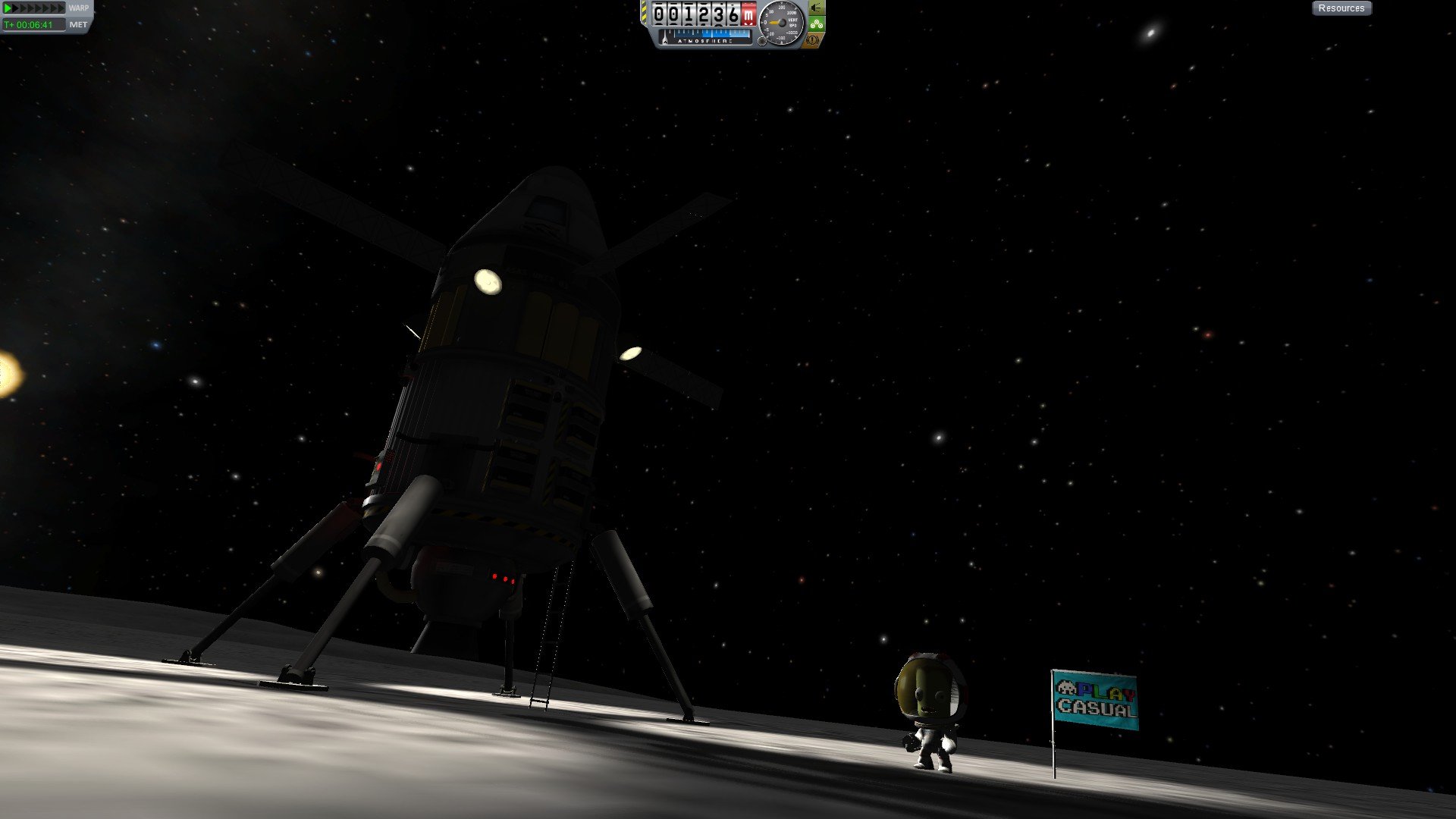The width and height of the screenshot is (1456, 819).
Task: Open the Resources panel
Action: 1341,8
